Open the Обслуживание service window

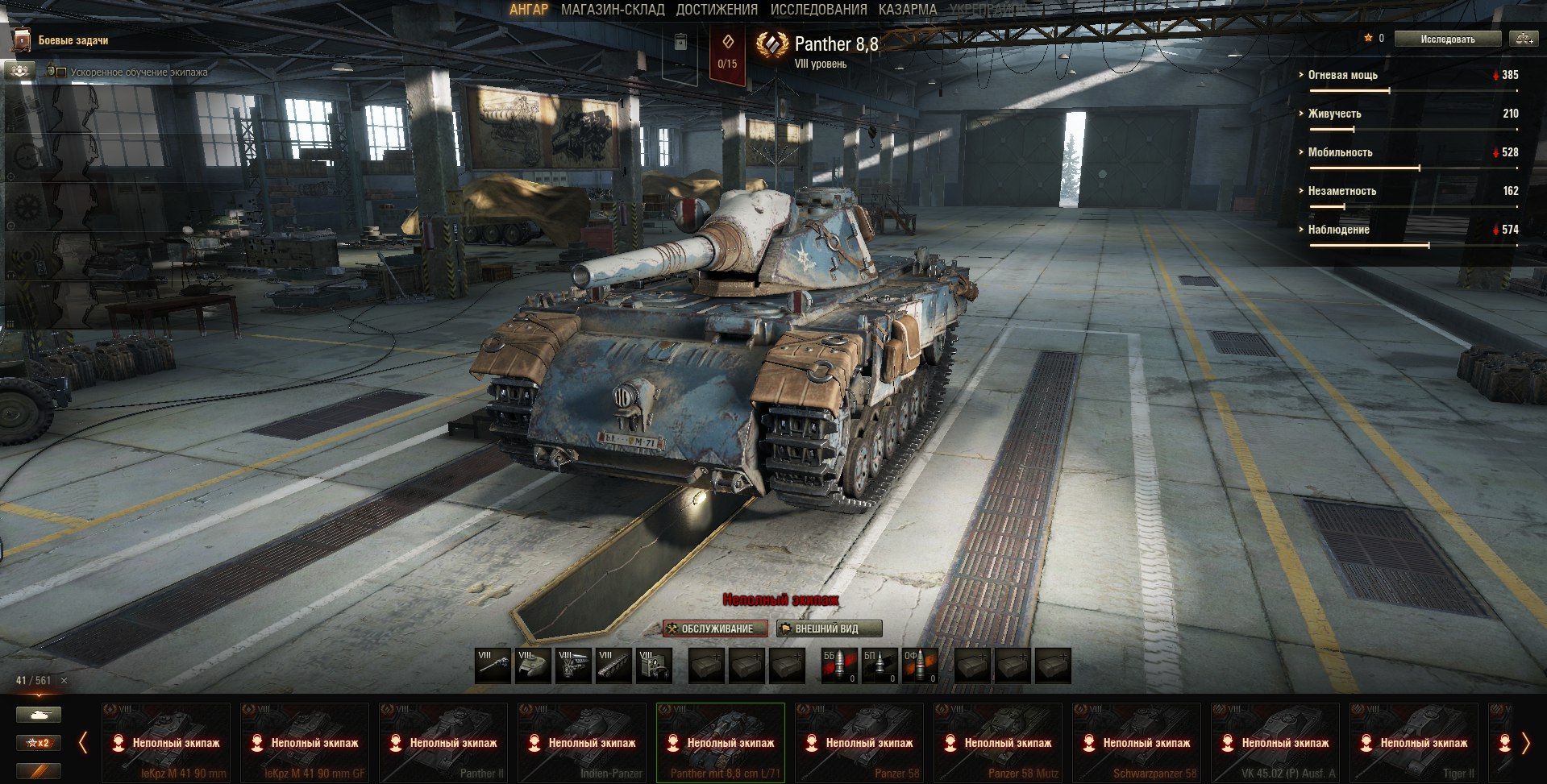coord(715,628)
